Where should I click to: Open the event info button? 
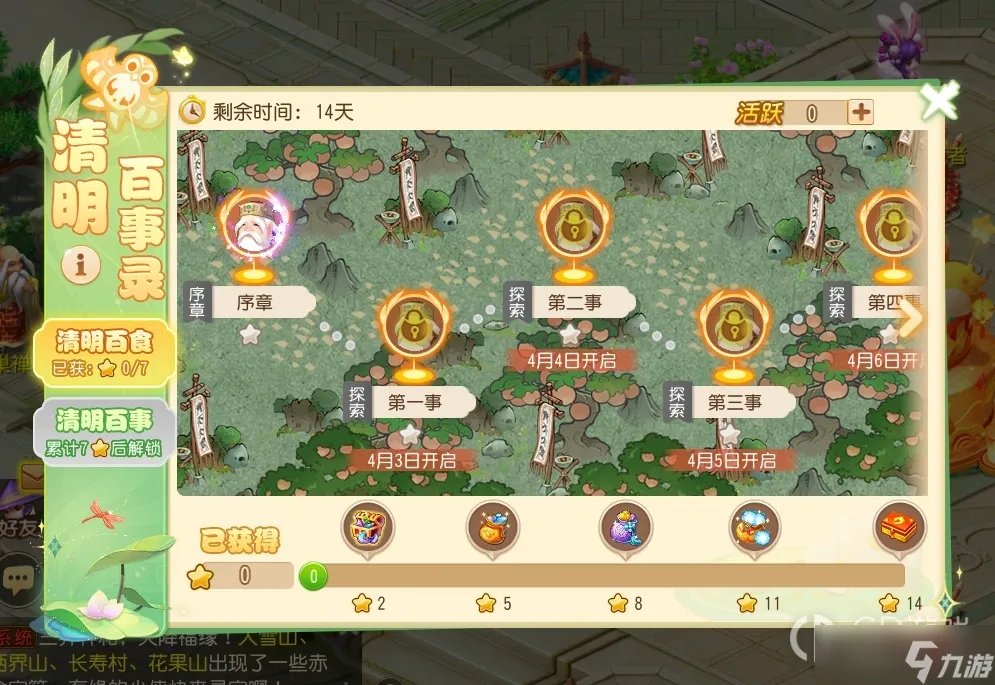coord(80,265)
